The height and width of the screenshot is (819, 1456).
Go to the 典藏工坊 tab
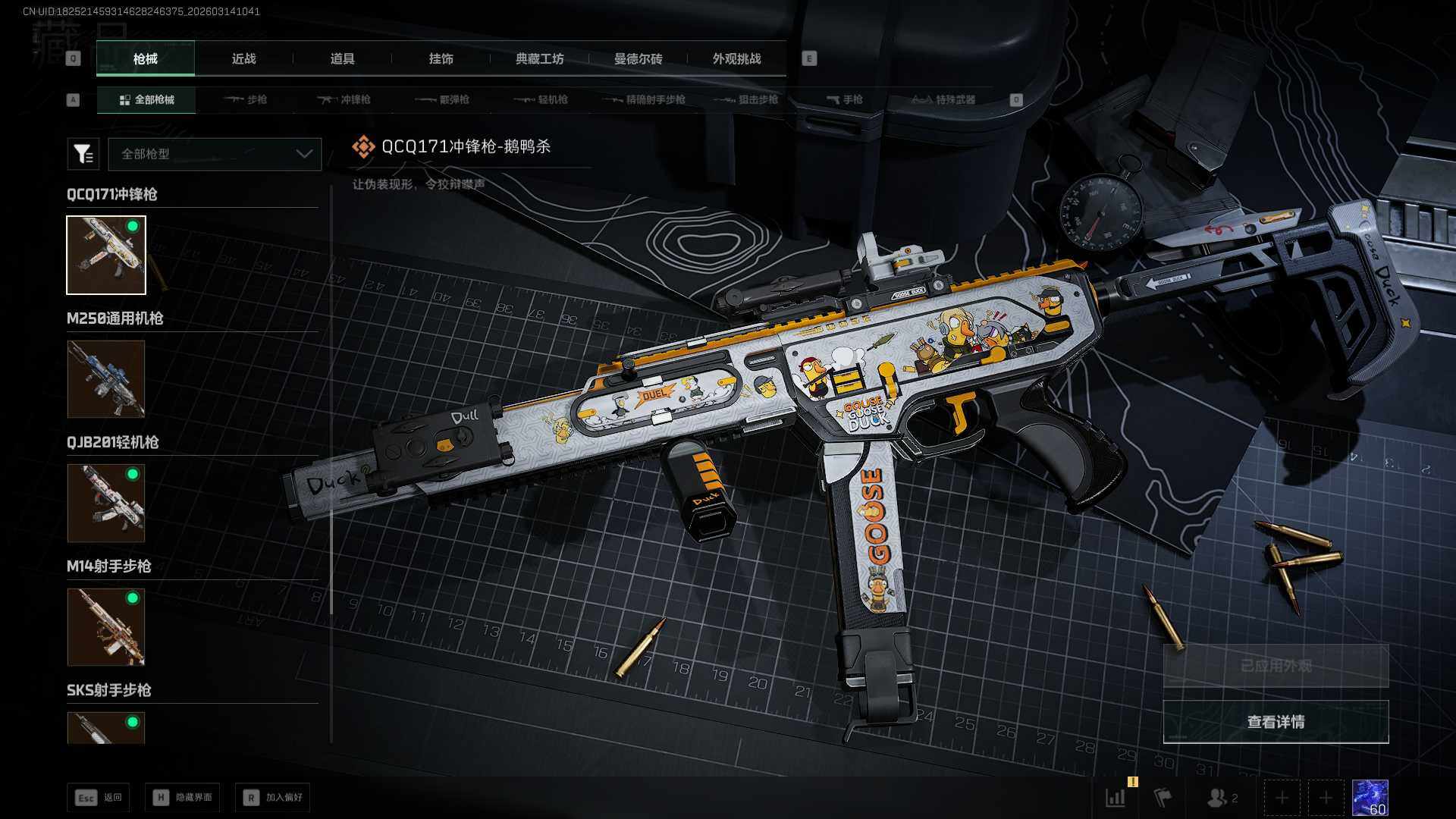(539, 58)
